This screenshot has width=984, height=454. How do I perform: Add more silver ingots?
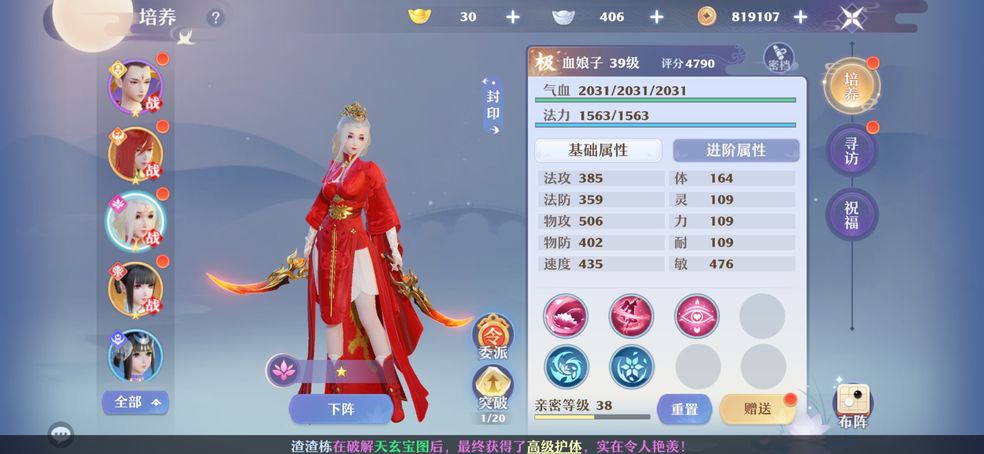click(657, 17)
